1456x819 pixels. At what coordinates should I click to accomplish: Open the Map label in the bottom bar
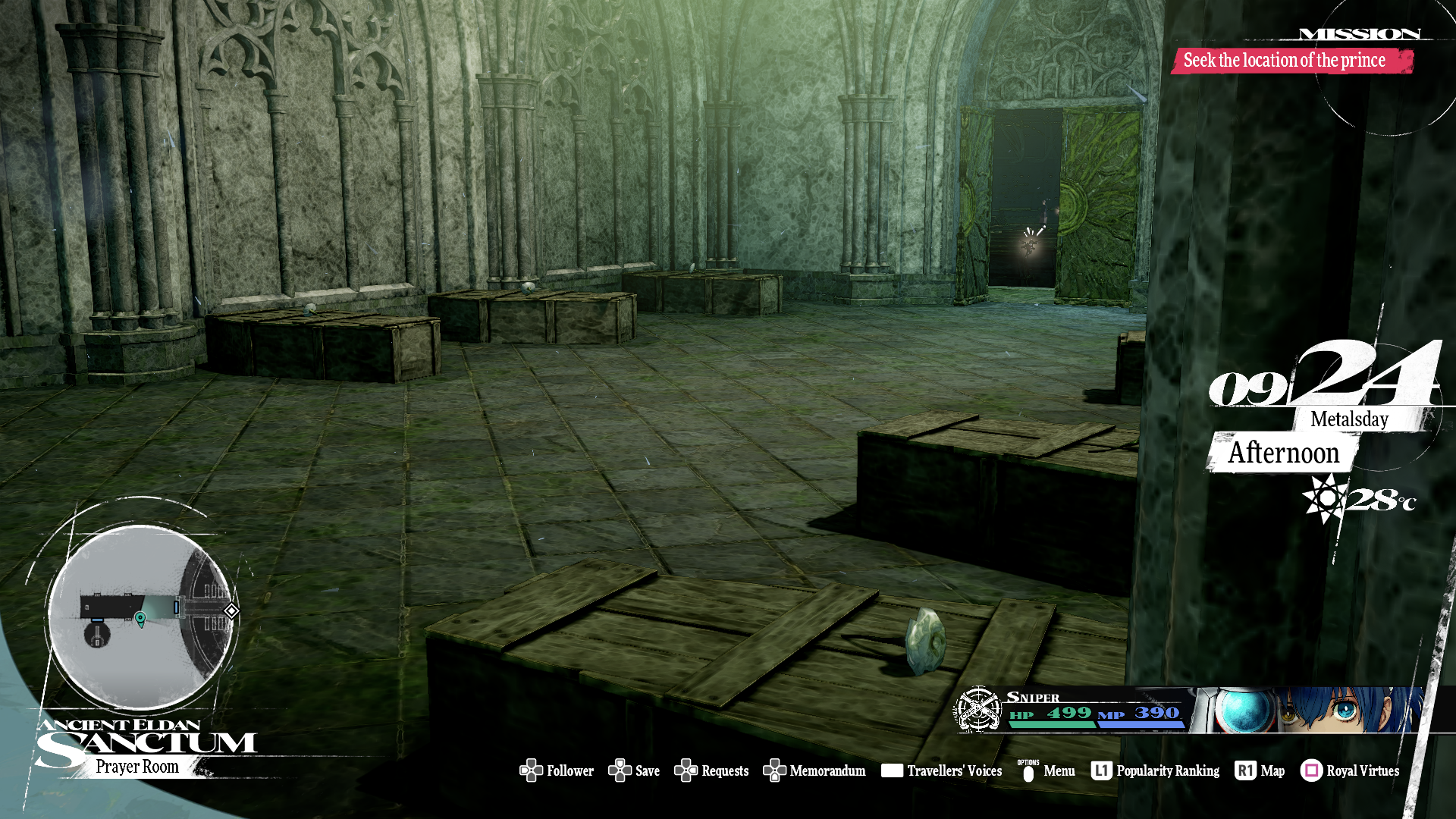[1260, 770]
